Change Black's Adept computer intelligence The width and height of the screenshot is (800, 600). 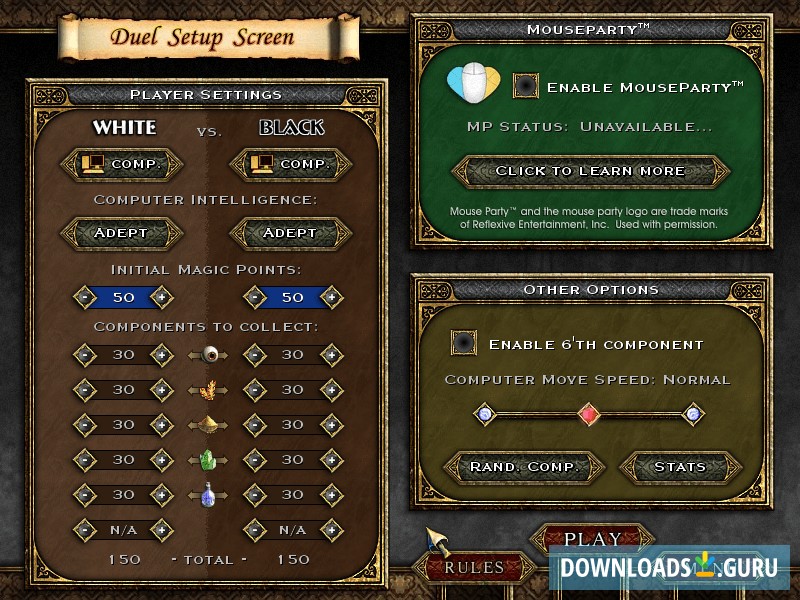(x=291, y=233)
